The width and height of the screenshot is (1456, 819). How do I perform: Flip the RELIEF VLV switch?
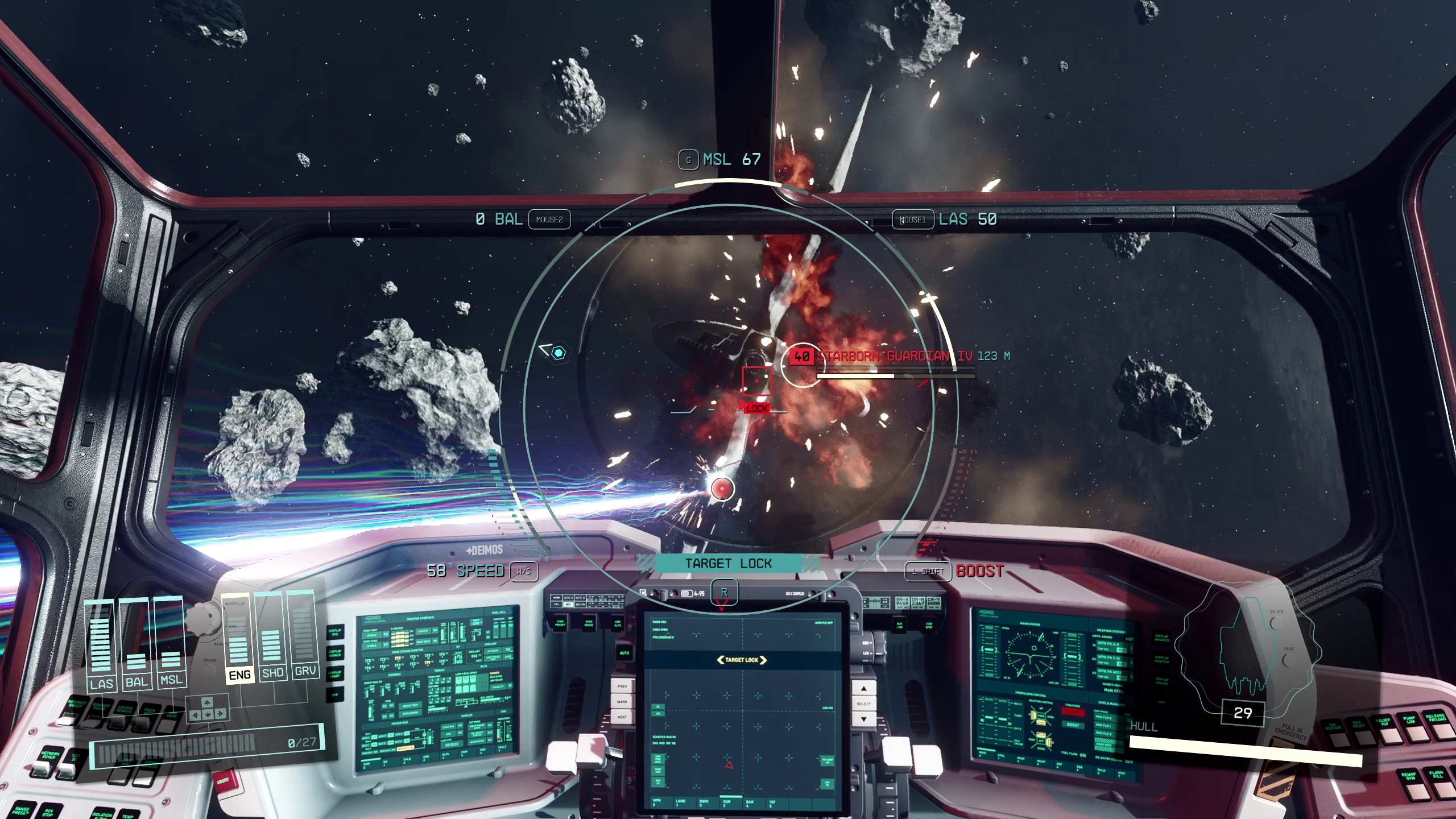point(1391,735)
